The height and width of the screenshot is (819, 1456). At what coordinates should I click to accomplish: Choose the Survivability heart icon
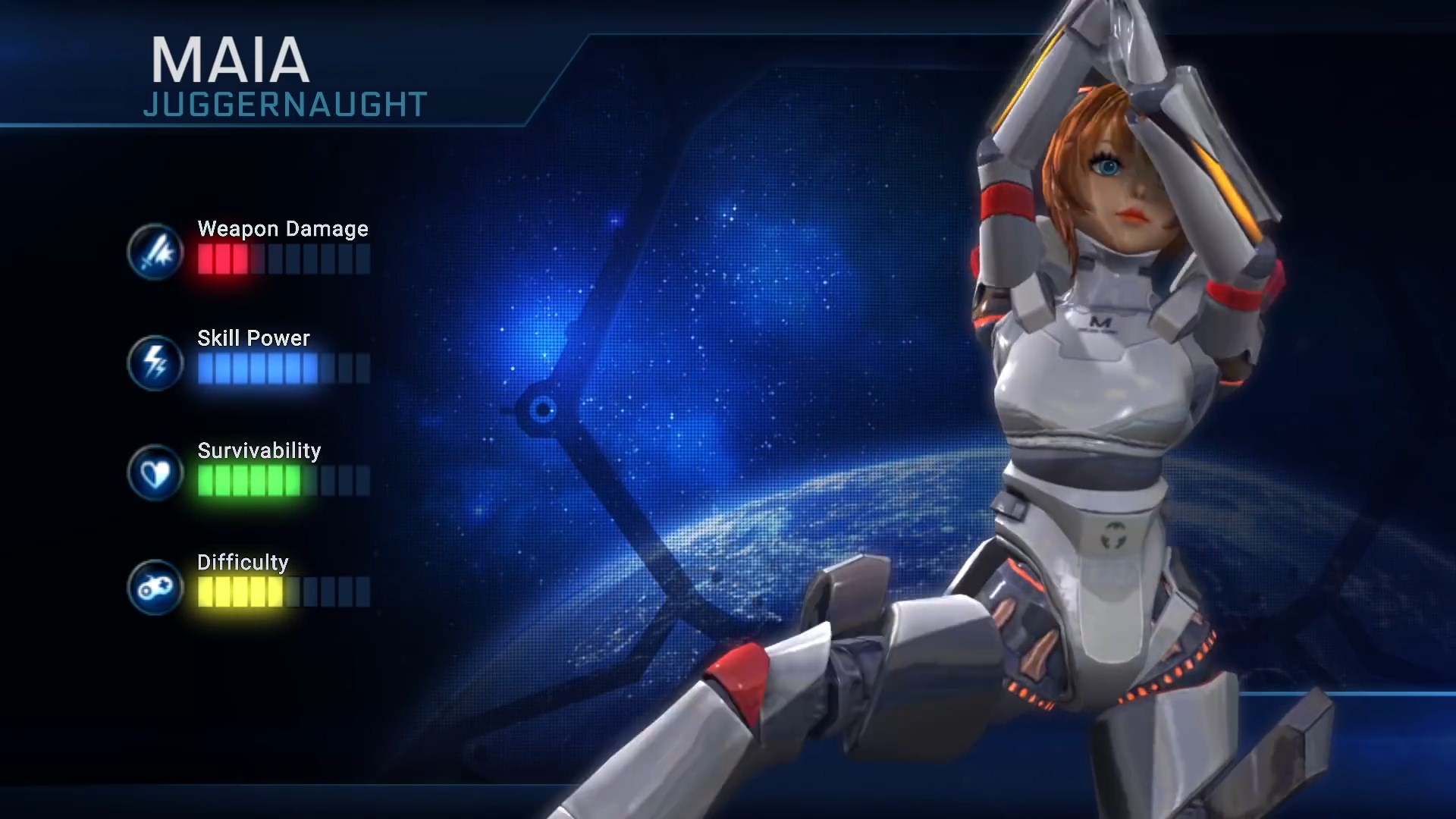pos(155,473)
